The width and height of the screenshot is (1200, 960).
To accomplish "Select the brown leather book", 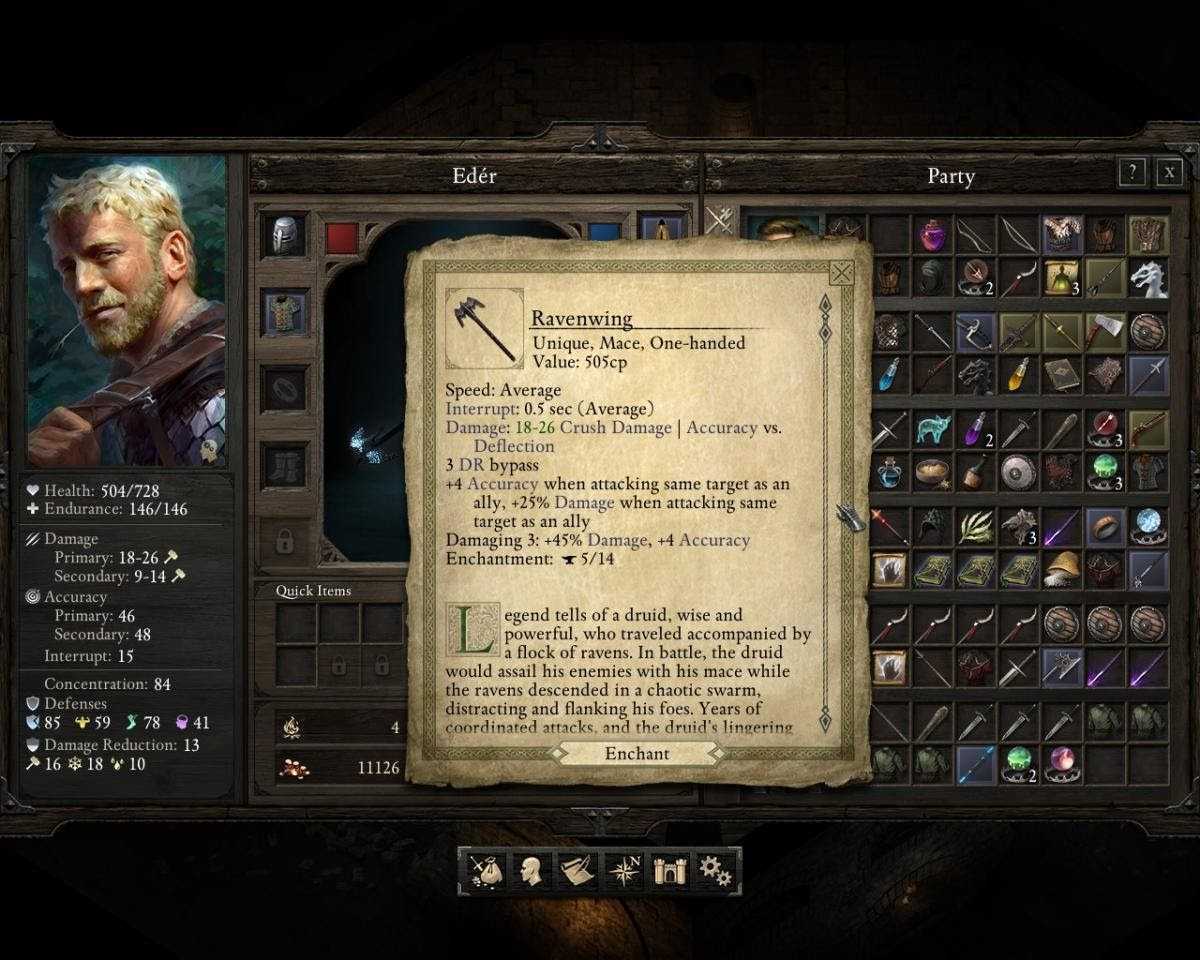I will click(x=1061, y=374).
